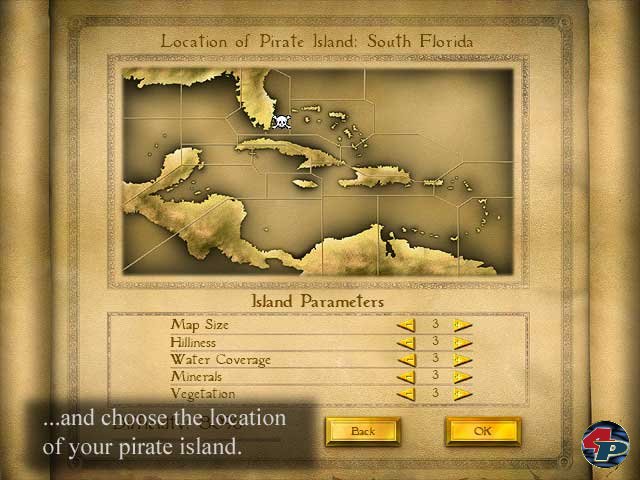Screen dimensions: 640x480
Task: Confirm the island location with OK
Action: (x=483, y=431)
